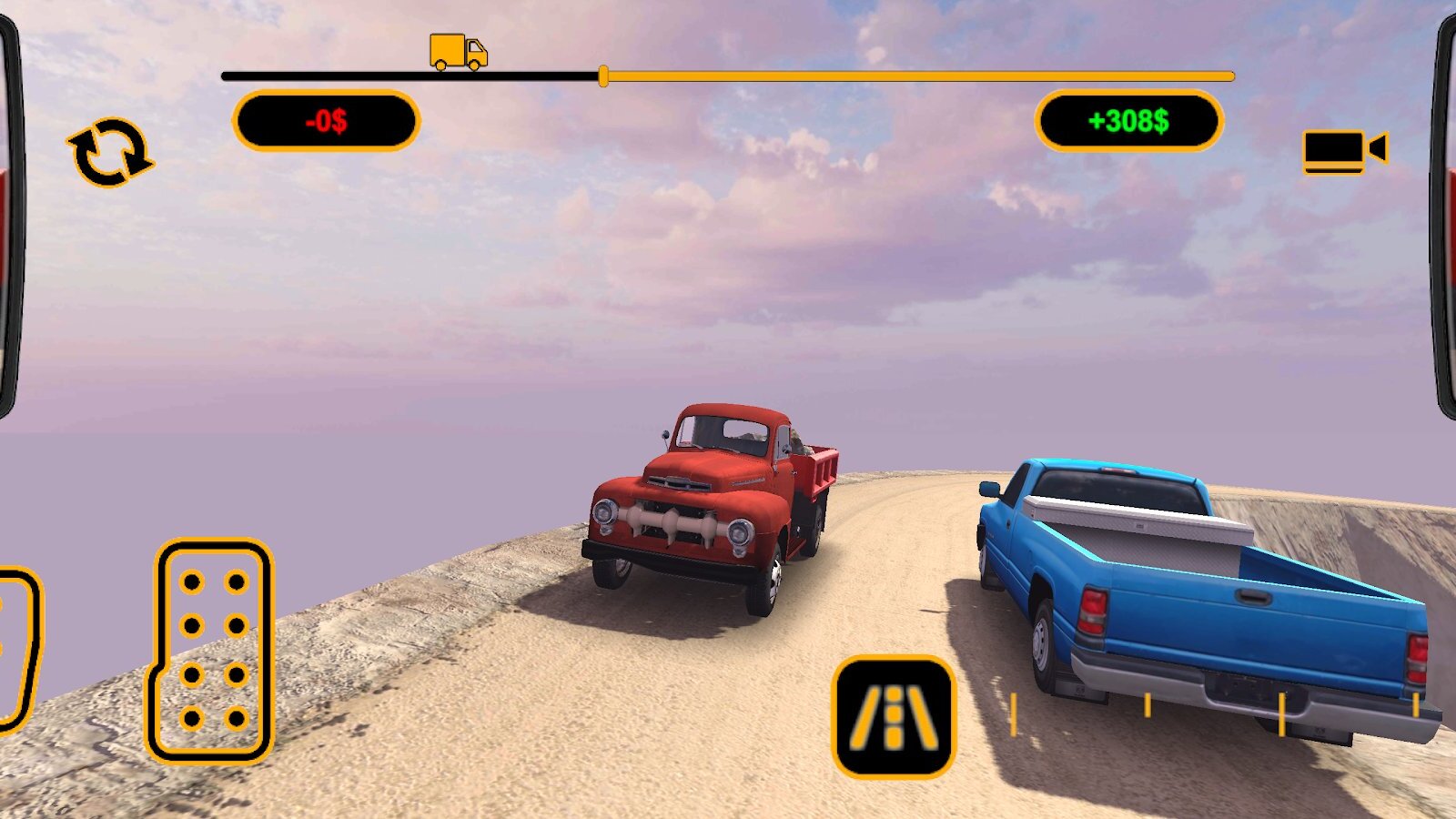The image size is (1456, 819).
Task: Hit the brake pedal at the screen edge
Action: tap(16, 649)
